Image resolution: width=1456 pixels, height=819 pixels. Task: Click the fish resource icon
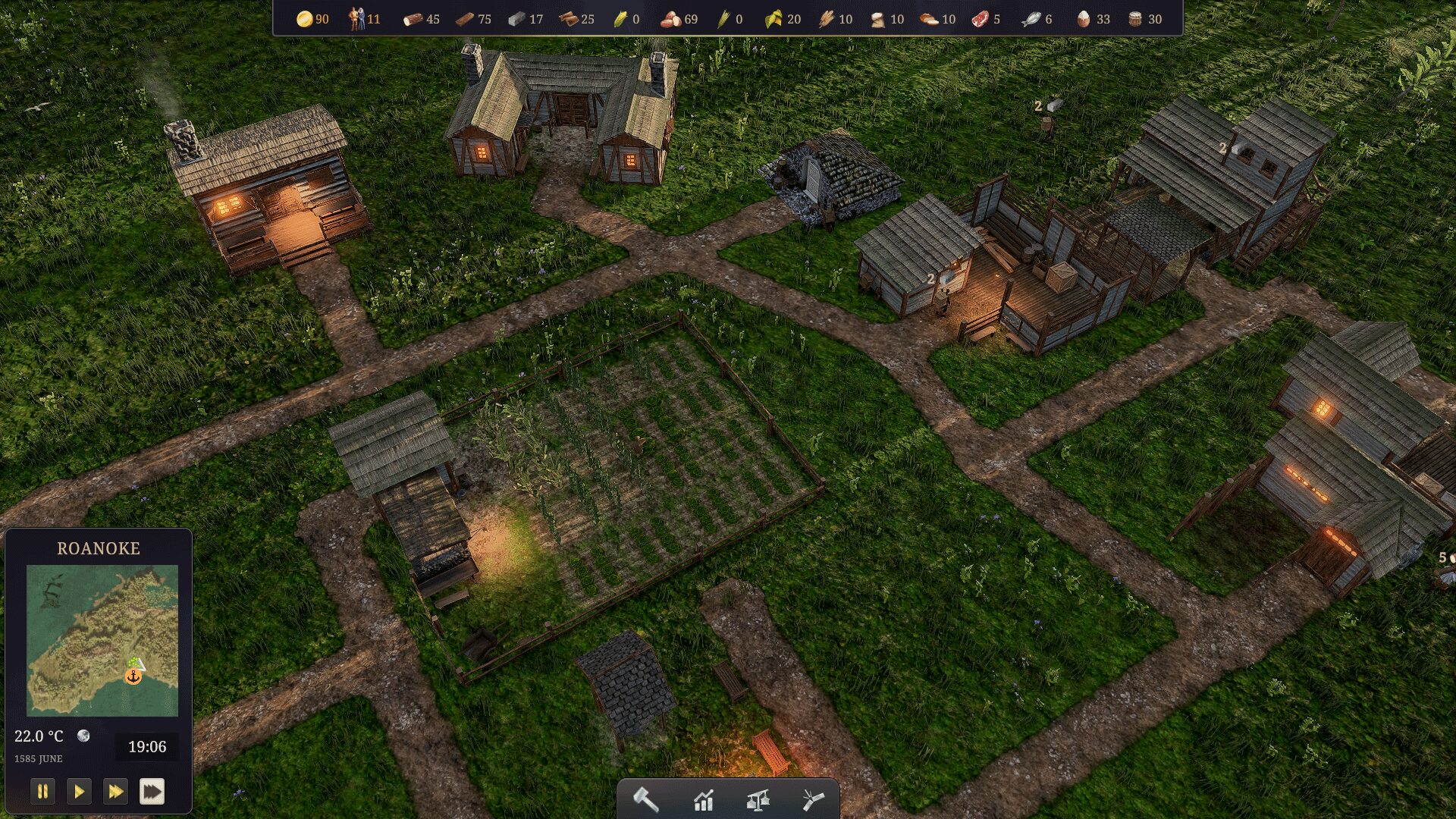(1031, 19)
